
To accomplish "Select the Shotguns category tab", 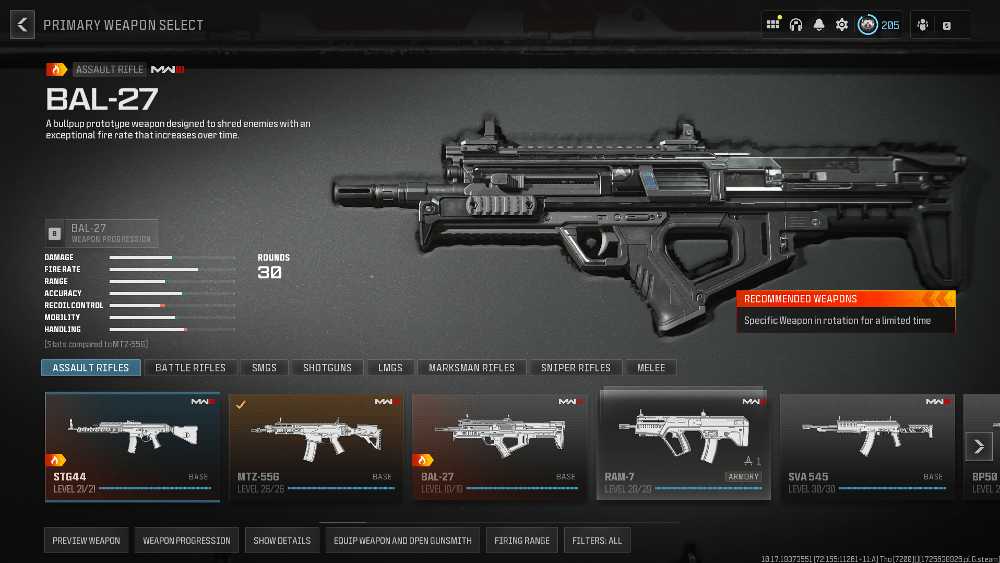I will [x=328, y=368].
